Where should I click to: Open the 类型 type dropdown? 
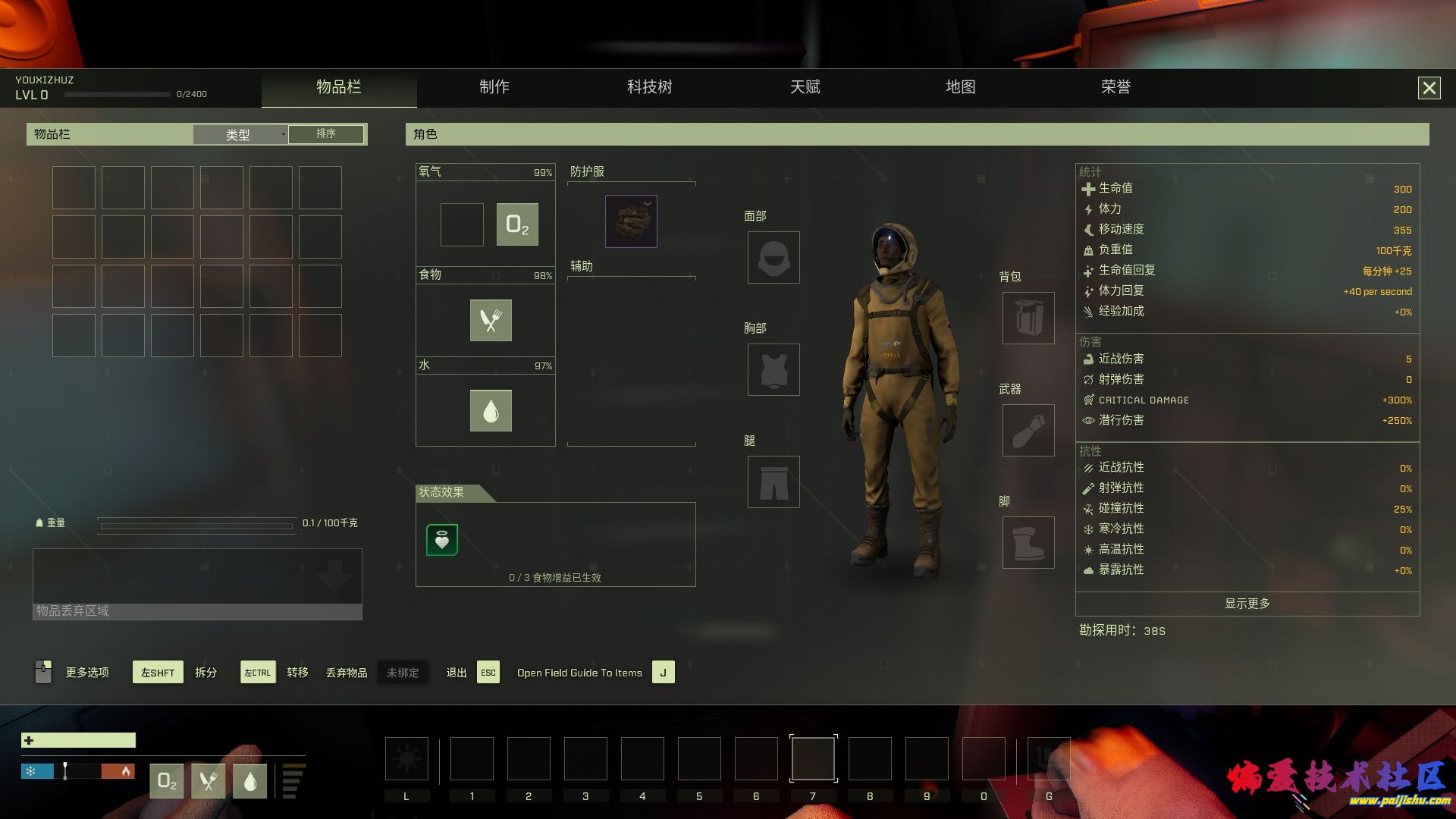[240, 134]
